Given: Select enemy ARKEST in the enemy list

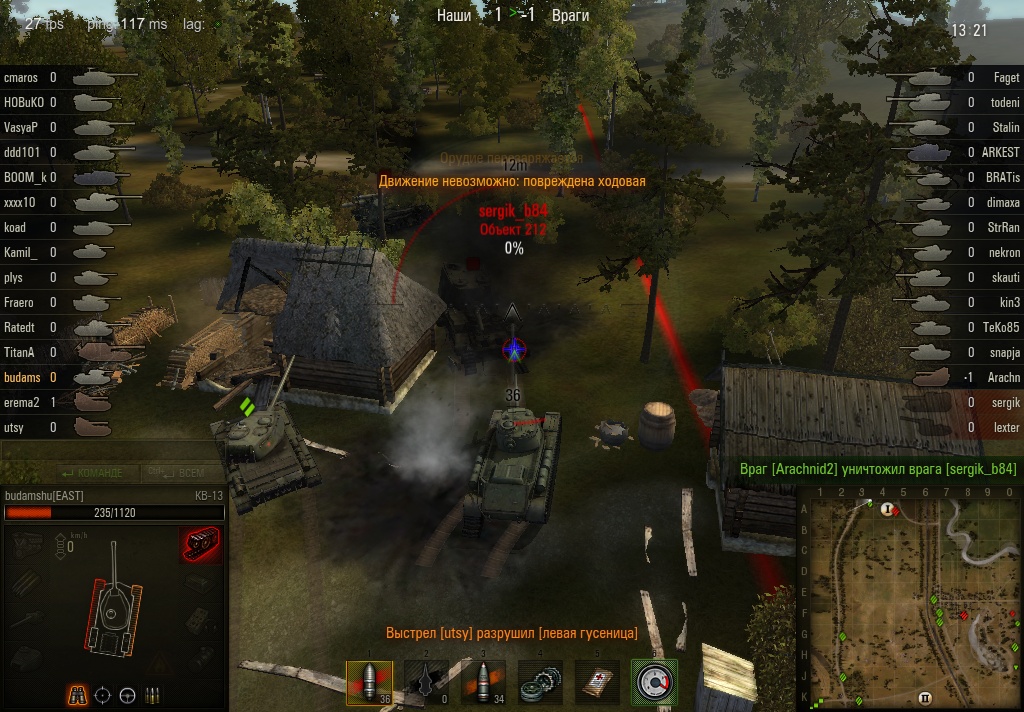Looking at the screenshot, I should tap(1000, 152).
